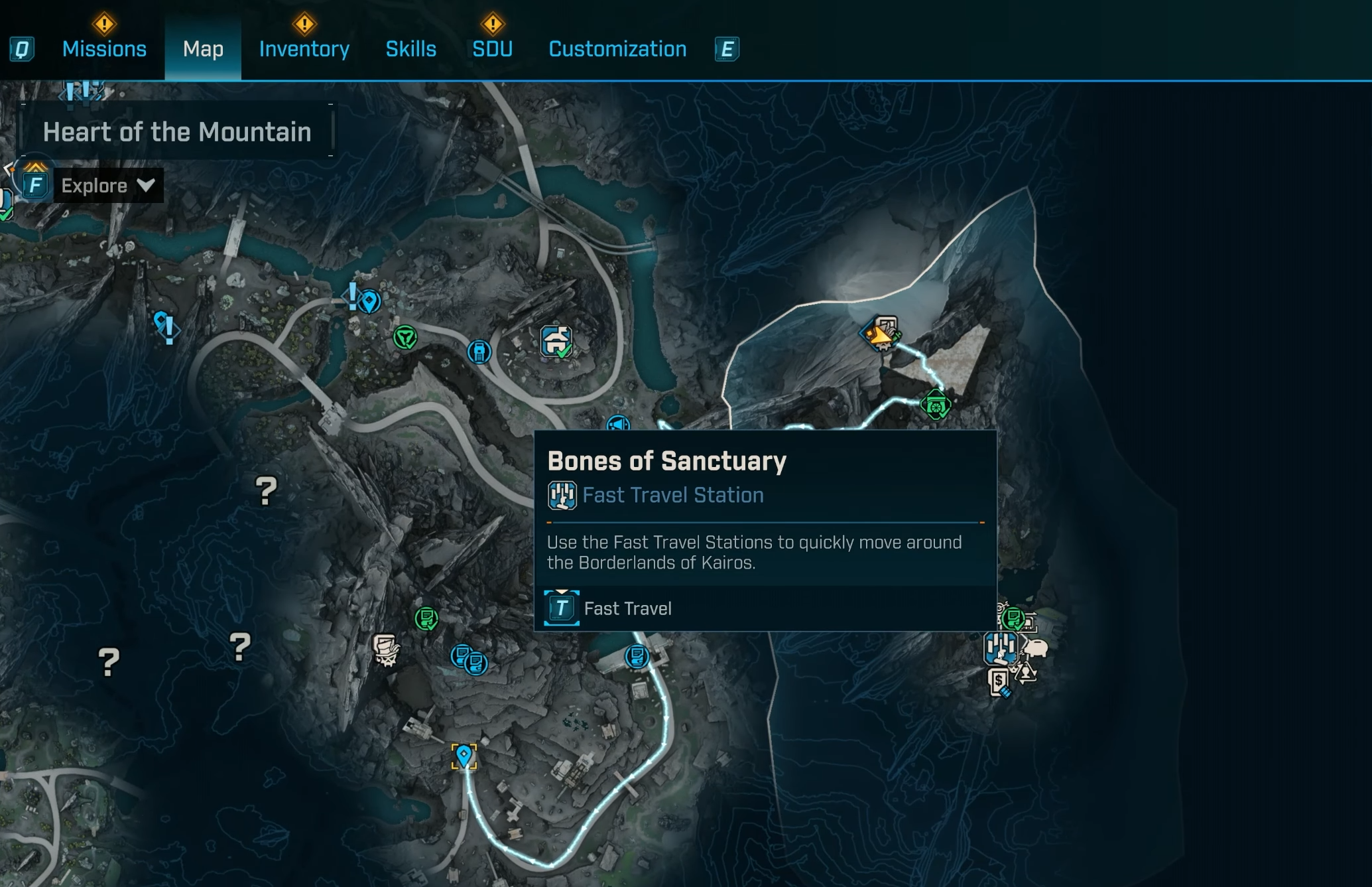Select the safehouse marker with green checkmark
Image resolution: width=1372 pixels, height=887 pixels.
(556, 341)
